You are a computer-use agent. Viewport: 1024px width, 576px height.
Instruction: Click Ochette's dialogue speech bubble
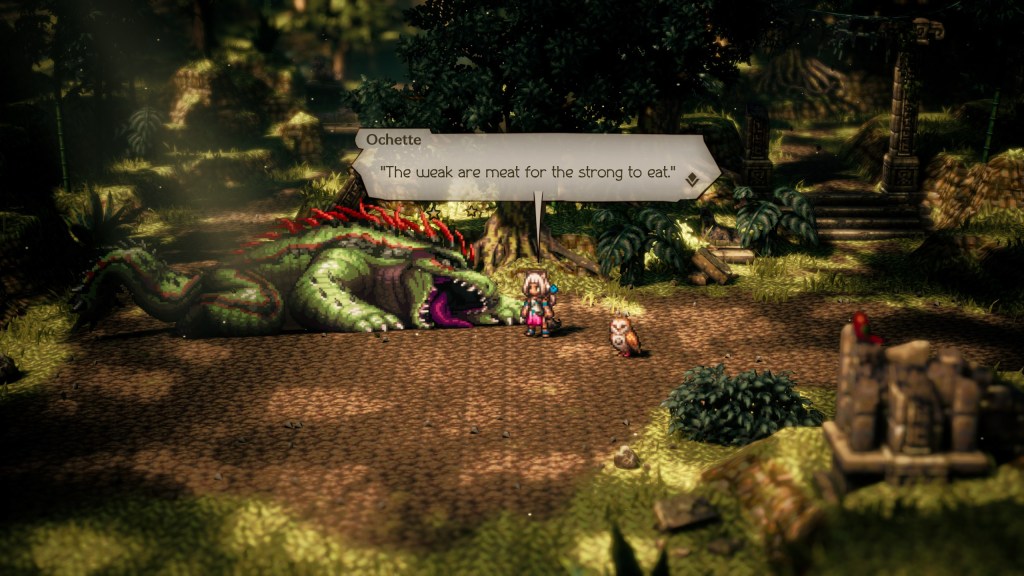point(530,172)
